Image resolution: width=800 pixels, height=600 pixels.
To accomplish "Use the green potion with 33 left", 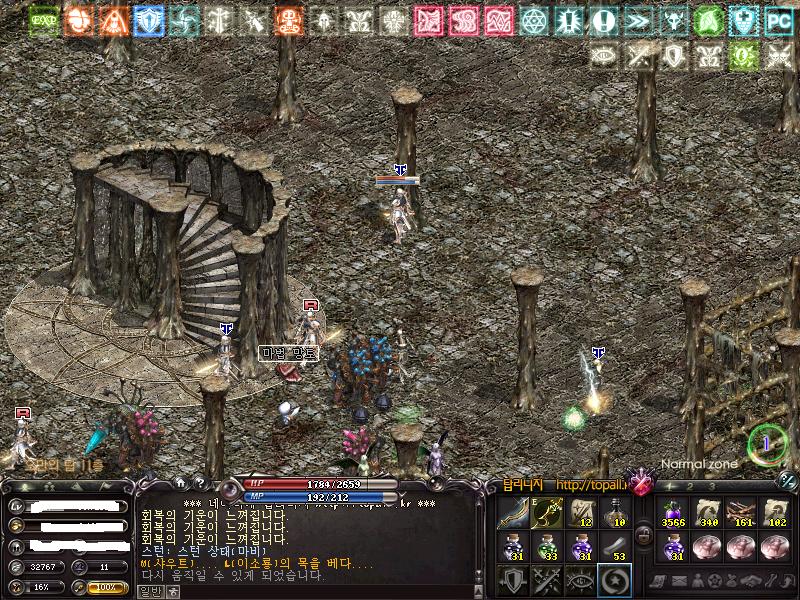I will tap(548, 548).
